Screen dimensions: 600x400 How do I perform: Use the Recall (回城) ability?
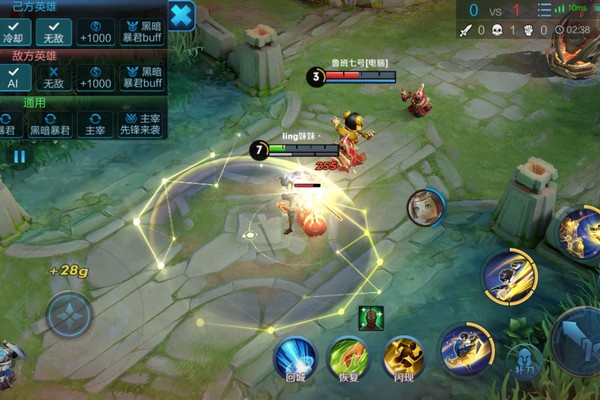(x=295, y=358)
